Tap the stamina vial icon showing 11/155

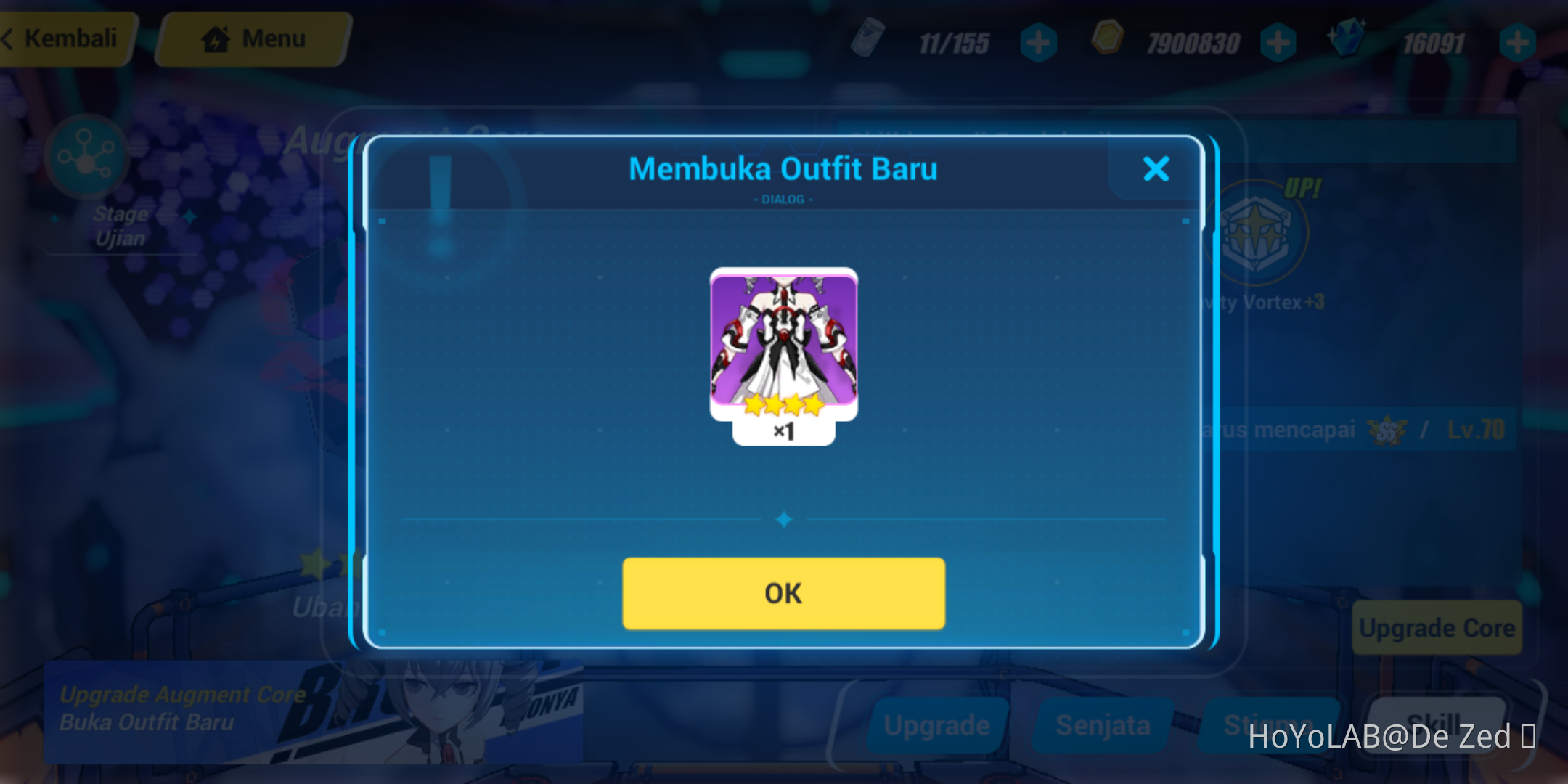(x=868, y=41)
